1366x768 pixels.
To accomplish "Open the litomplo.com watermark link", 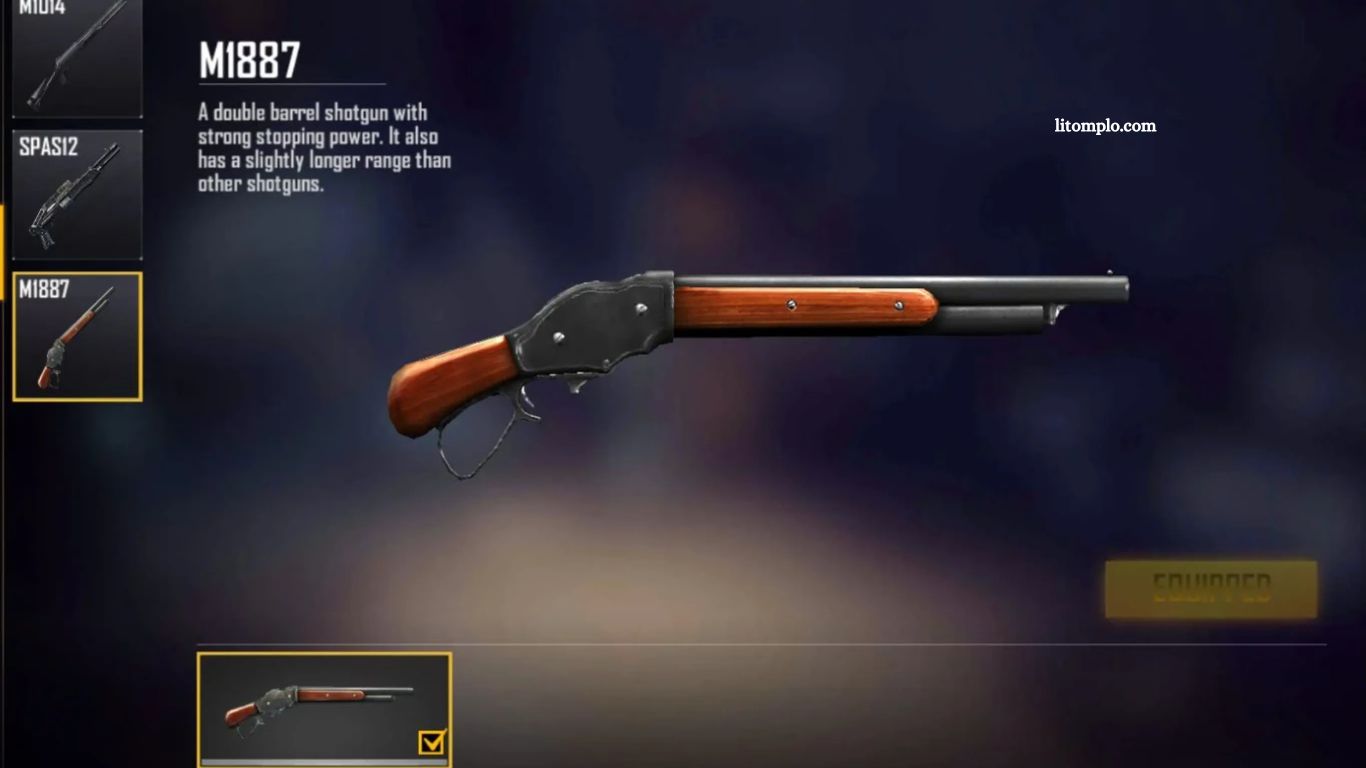I will pyautogui.click(x=1105, y=126).
